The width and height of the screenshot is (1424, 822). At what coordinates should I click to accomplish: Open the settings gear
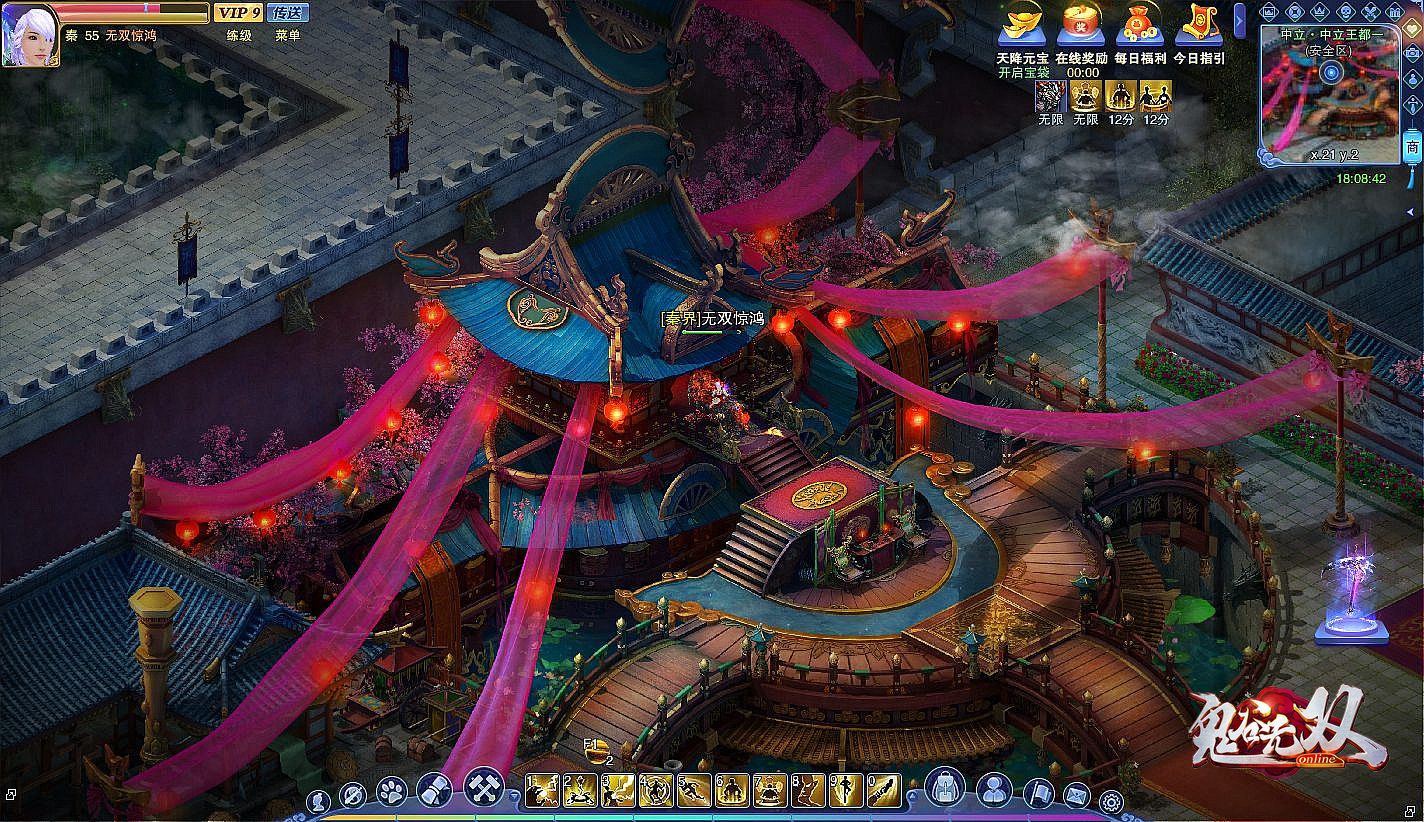1110,800
